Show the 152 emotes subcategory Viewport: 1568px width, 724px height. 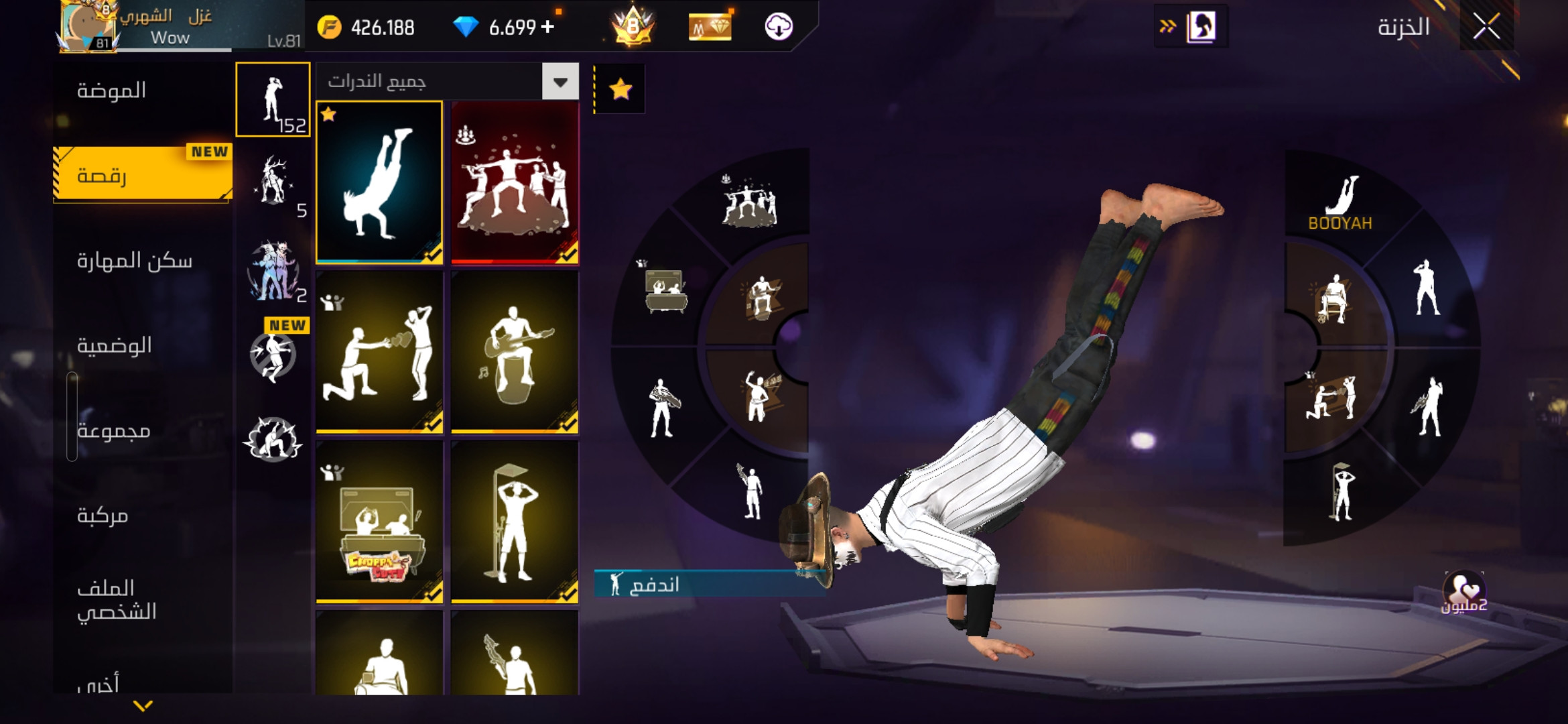[x=273, y=100]
